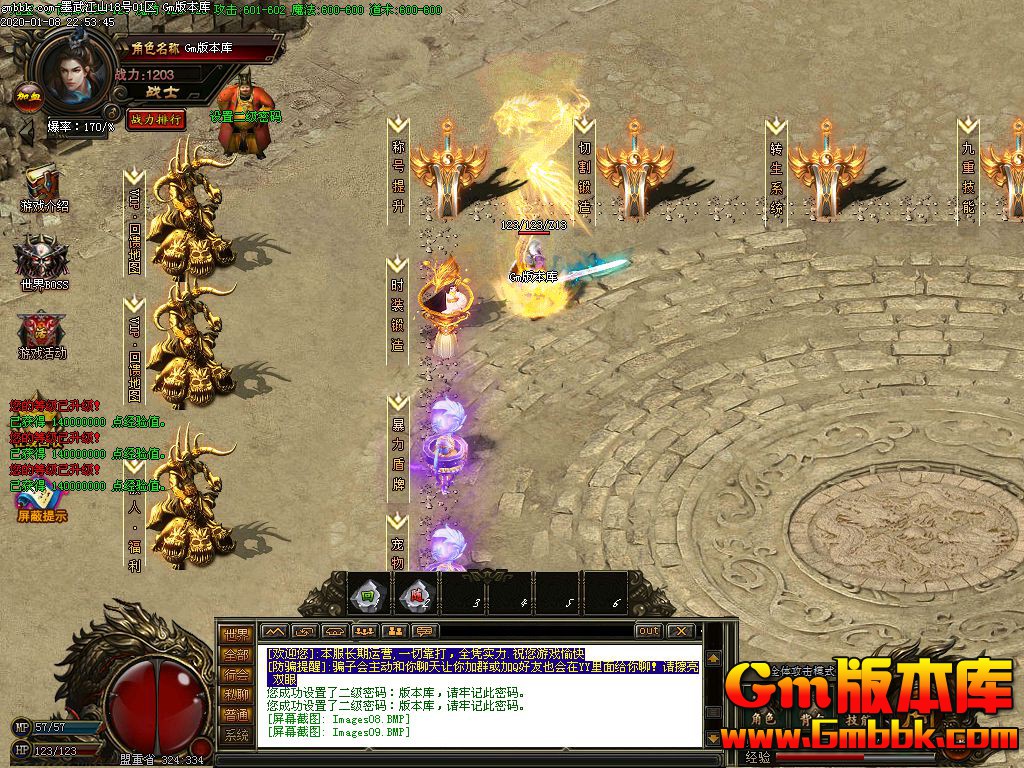Open the 战力排行 power ranking
Image resolution: width=1024 pixels, height=768 pixels.
pyautogui.click(x=156, y=119)
